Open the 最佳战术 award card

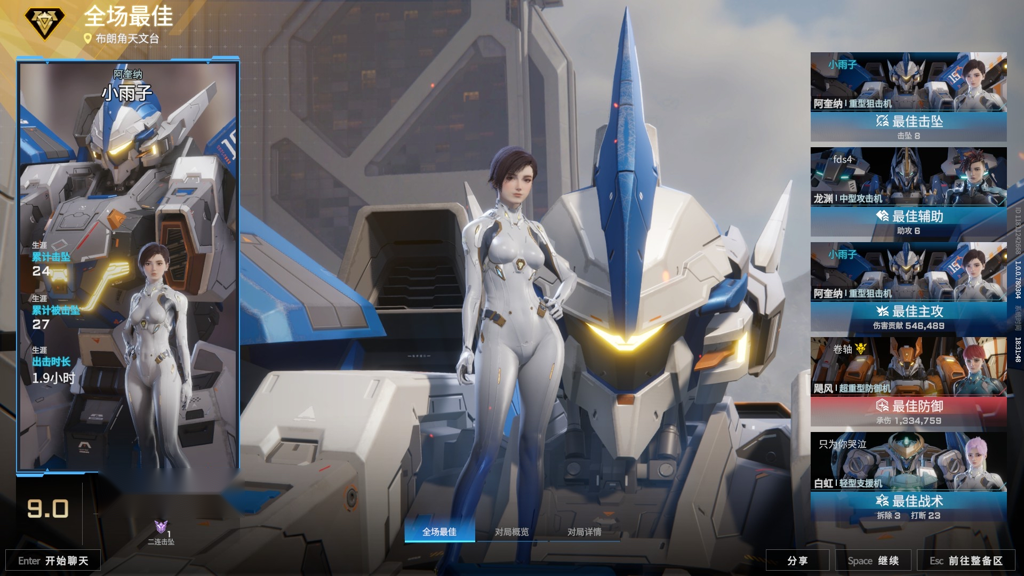tap(908, 476)
